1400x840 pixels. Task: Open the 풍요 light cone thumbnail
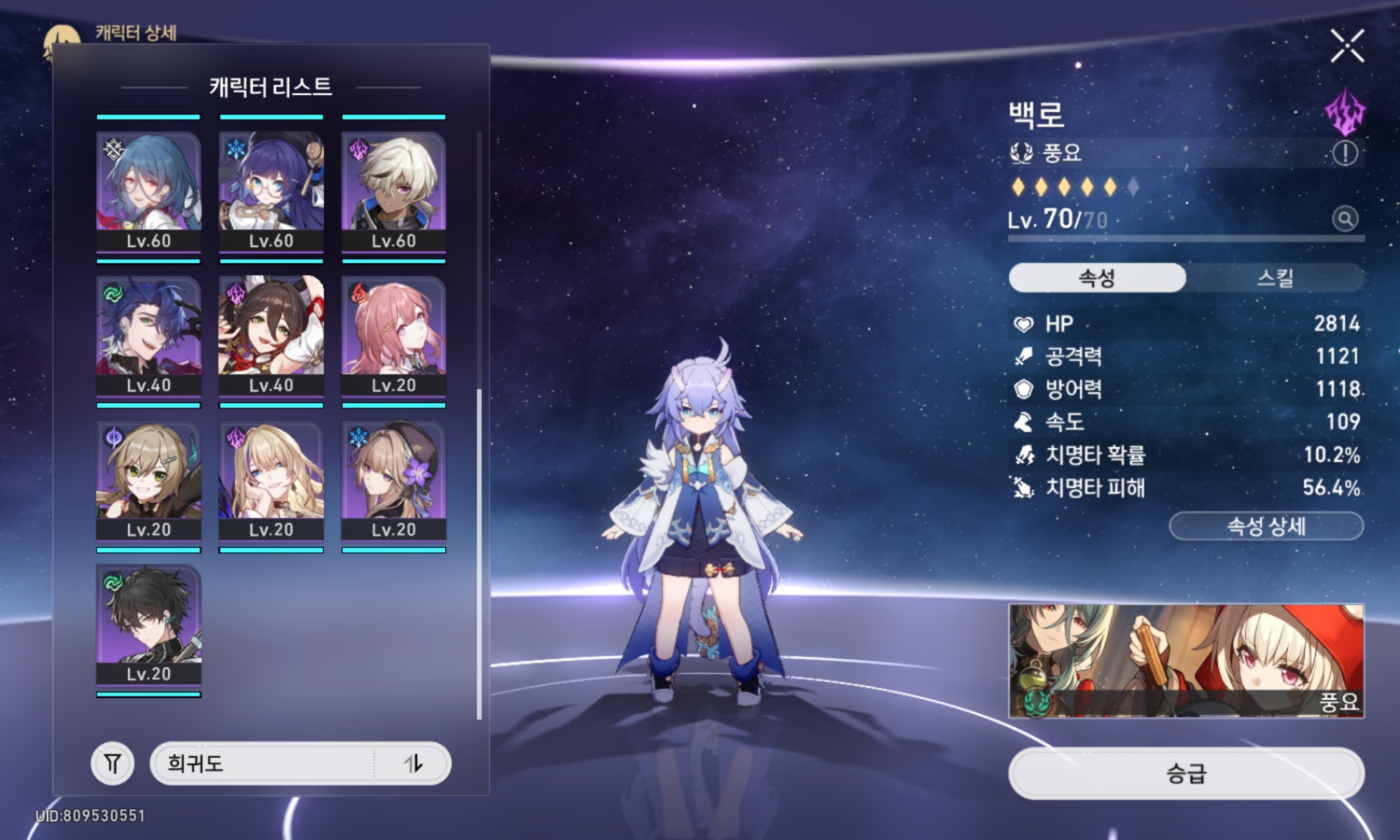[1186, 661]
